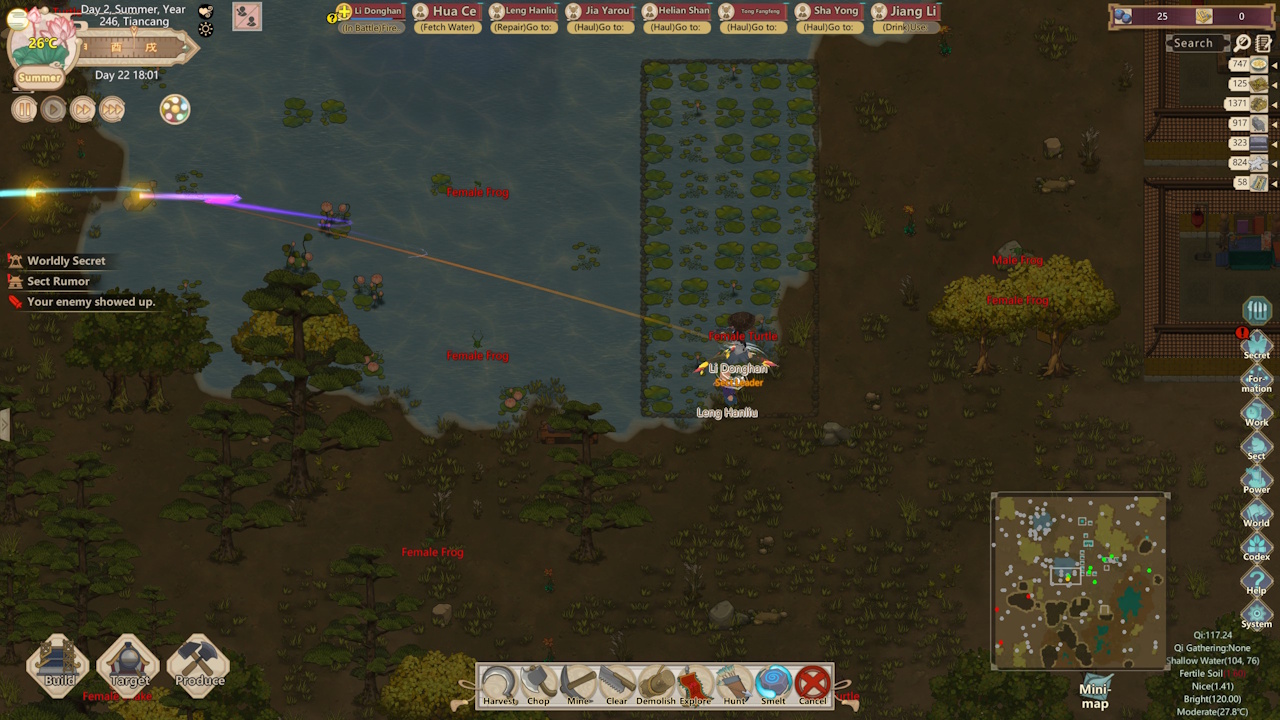Activate the Mine pickaxe tool
The image size is (1280, 720).
tap(578, 685)
